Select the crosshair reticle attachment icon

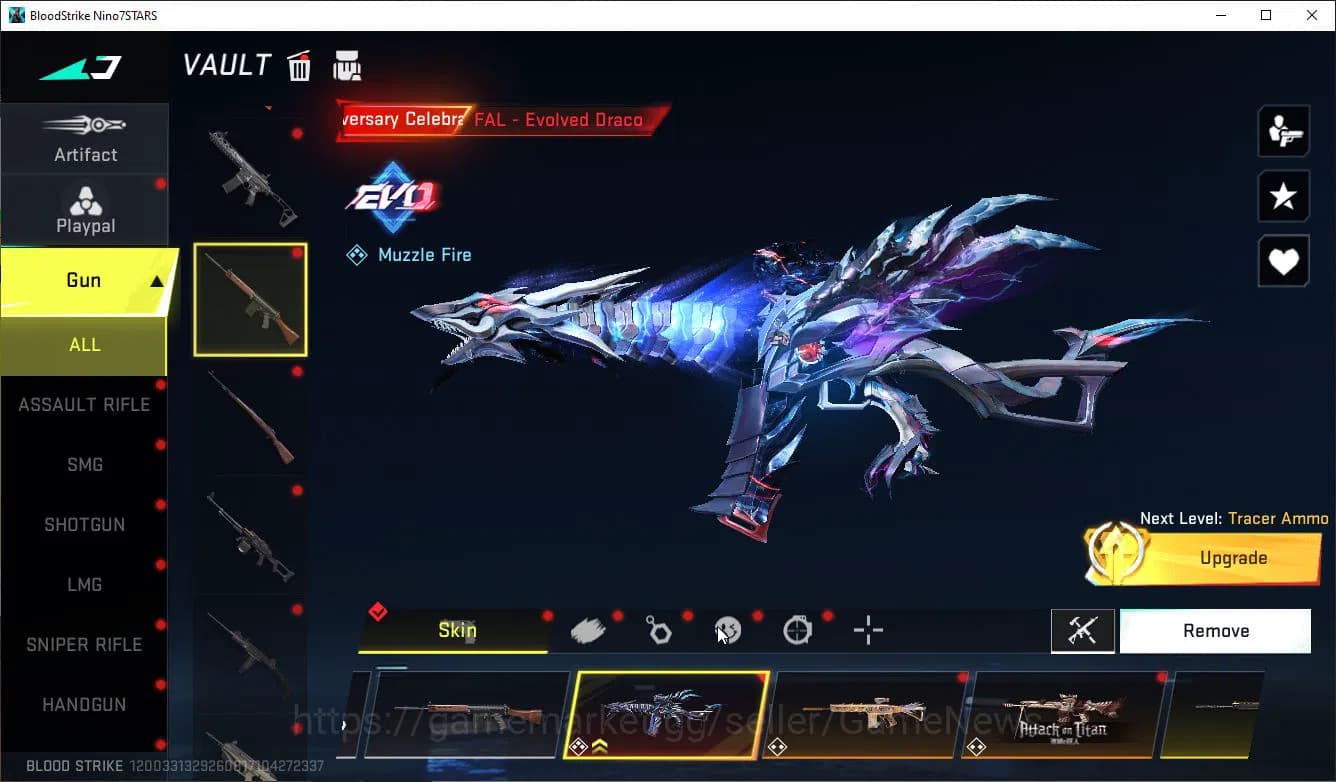tap(867, 630)
